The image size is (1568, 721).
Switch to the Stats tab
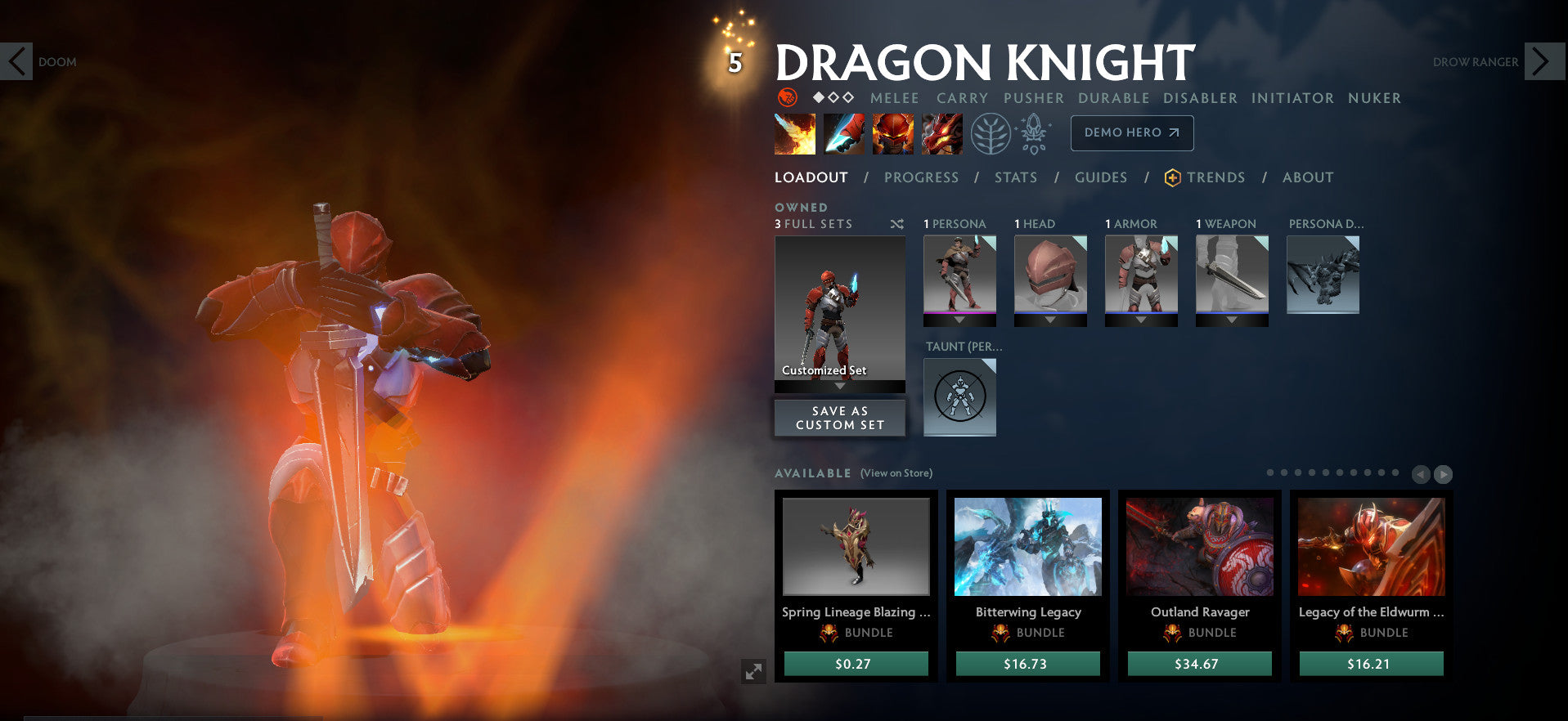point(1016,177)
